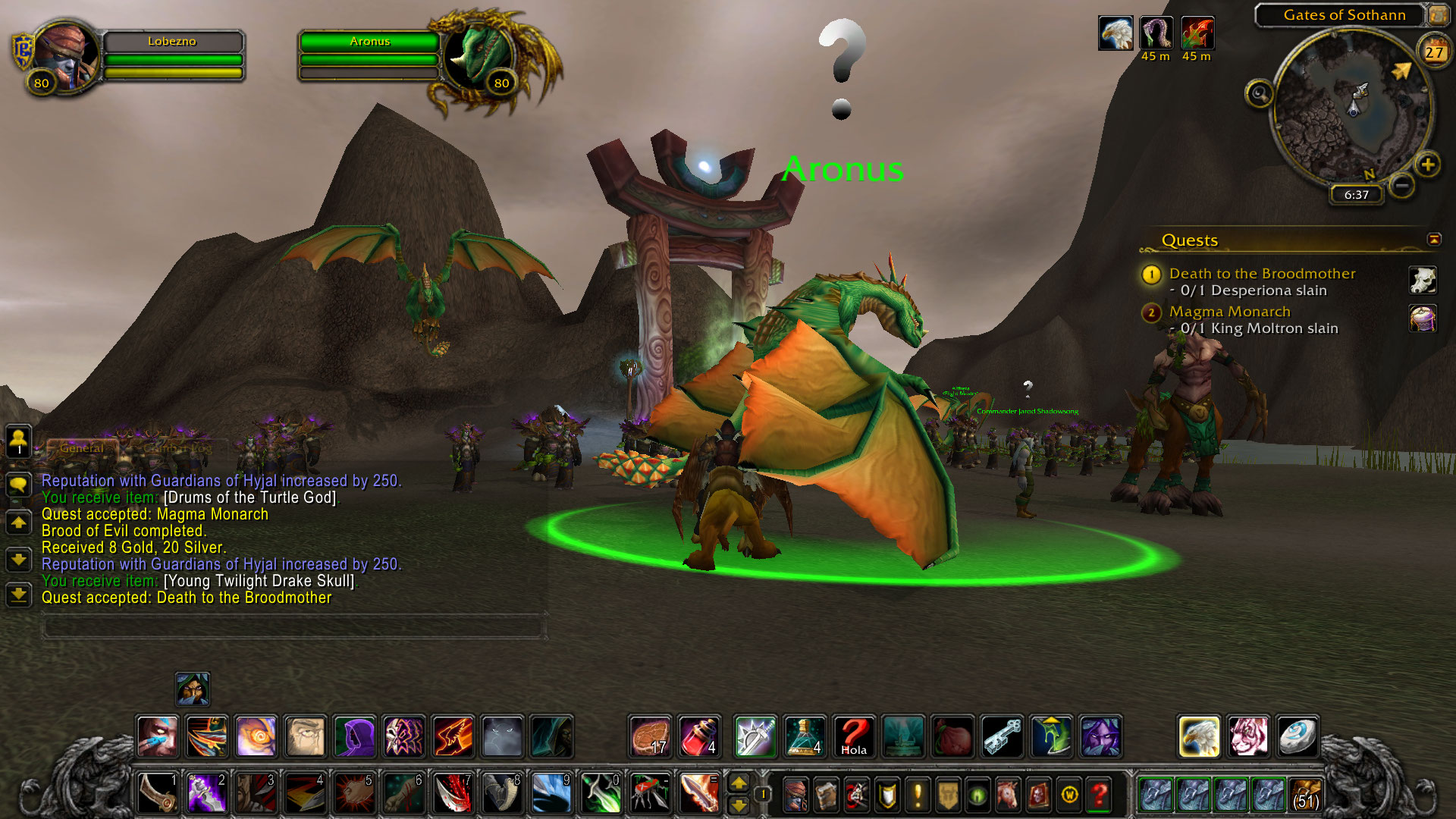Open the calendar showing day 27
1456x819 pixels.
click(x=1433, y=52)
